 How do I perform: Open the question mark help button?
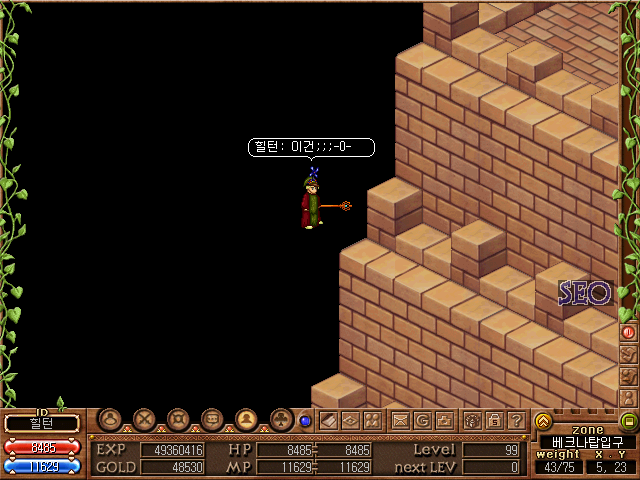(x=516, y=421)
